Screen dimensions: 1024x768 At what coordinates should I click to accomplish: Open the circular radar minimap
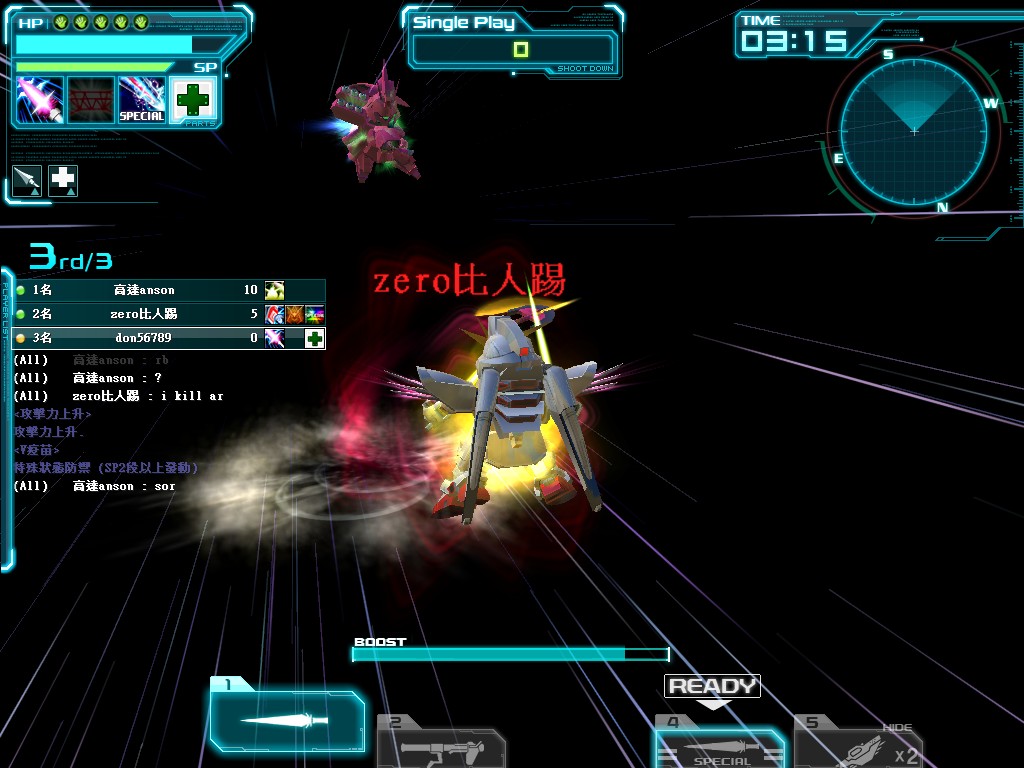913,131
